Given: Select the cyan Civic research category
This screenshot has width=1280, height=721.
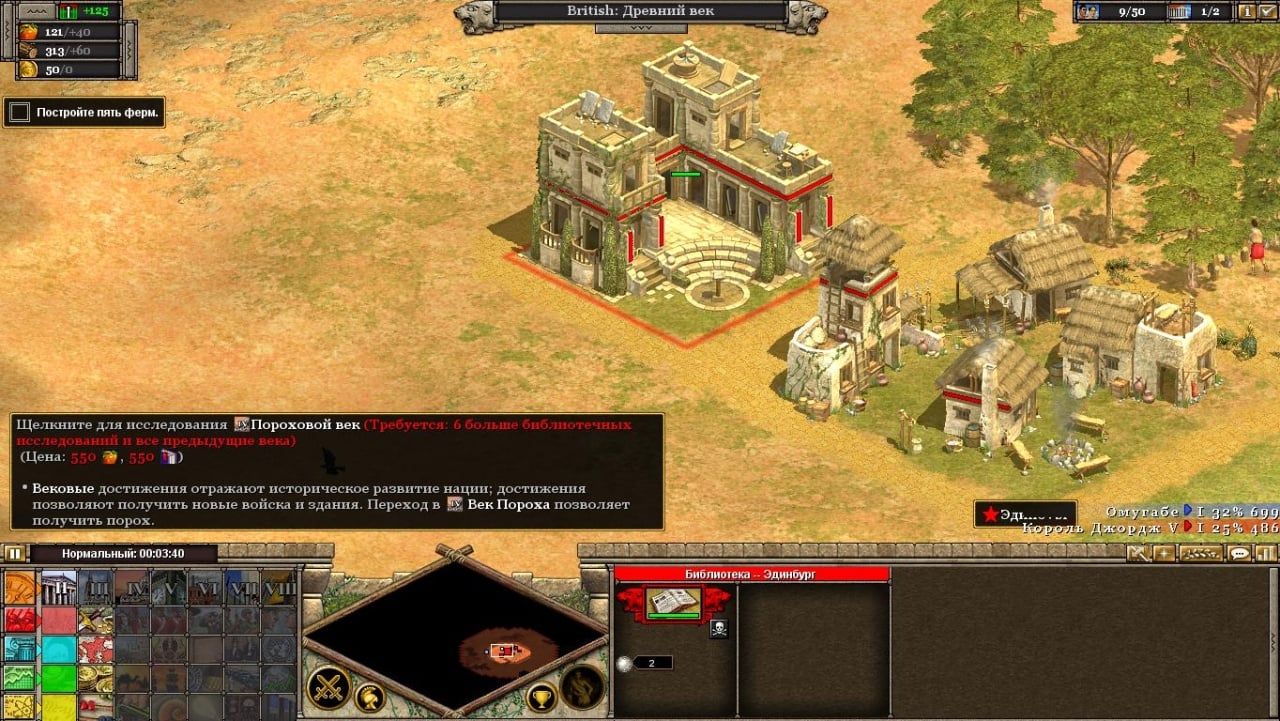Looking at the screenshot, I should 20,649.
